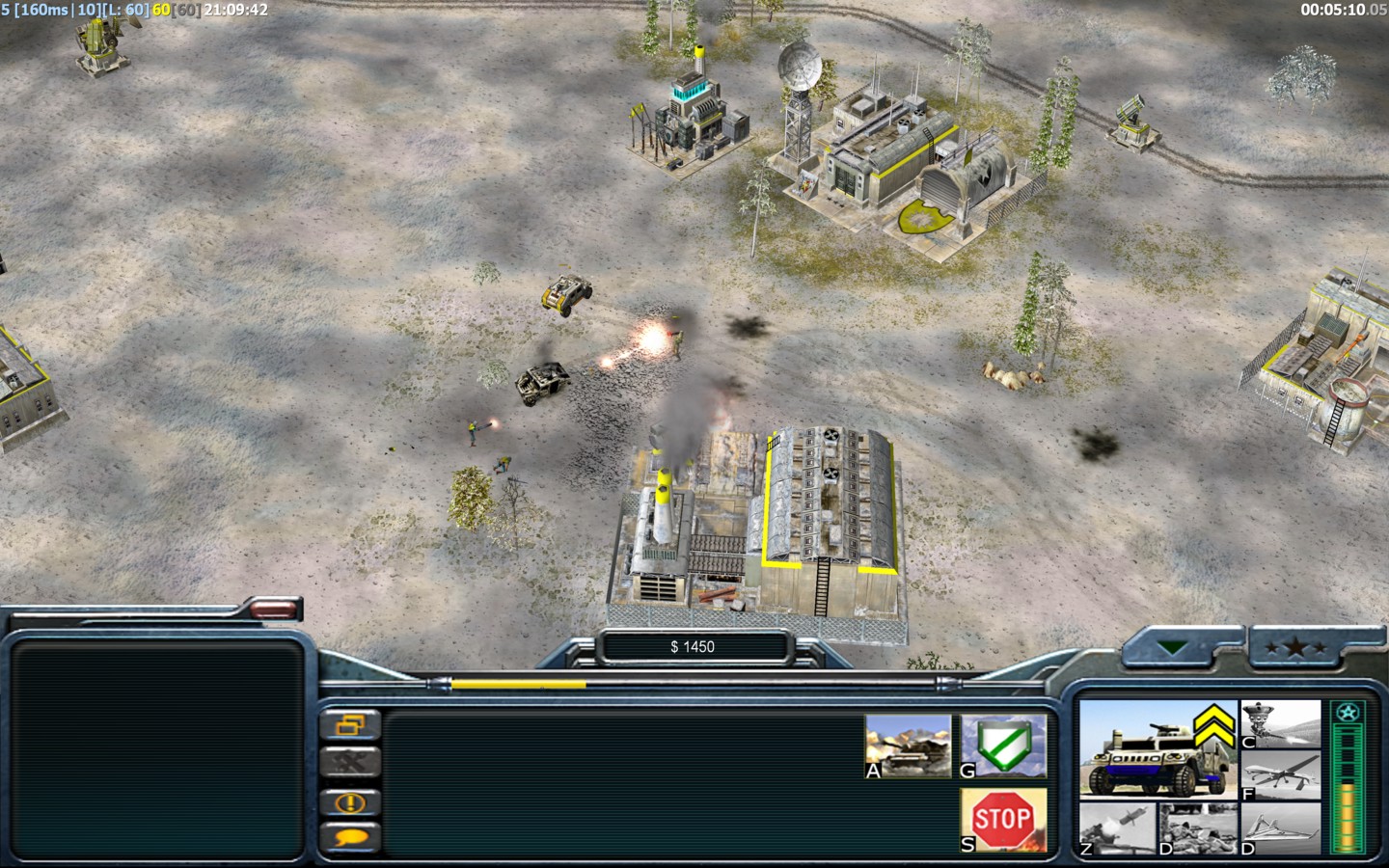Click the red STOP sign command

tap(1003, 819)
